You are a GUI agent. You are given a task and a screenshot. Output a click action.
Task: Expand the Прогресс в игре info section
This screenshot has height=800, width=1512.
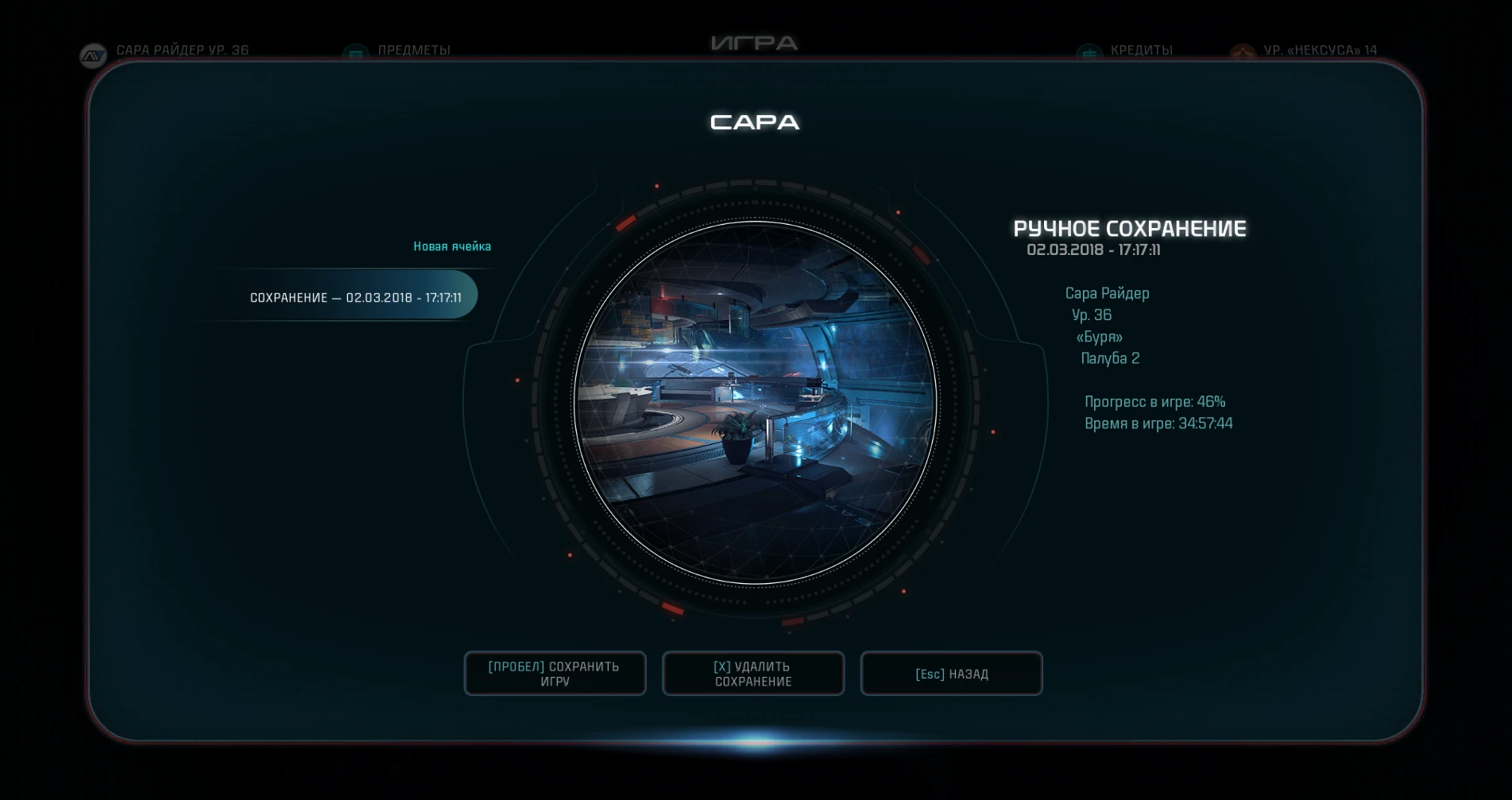(x=1154, y=401)
